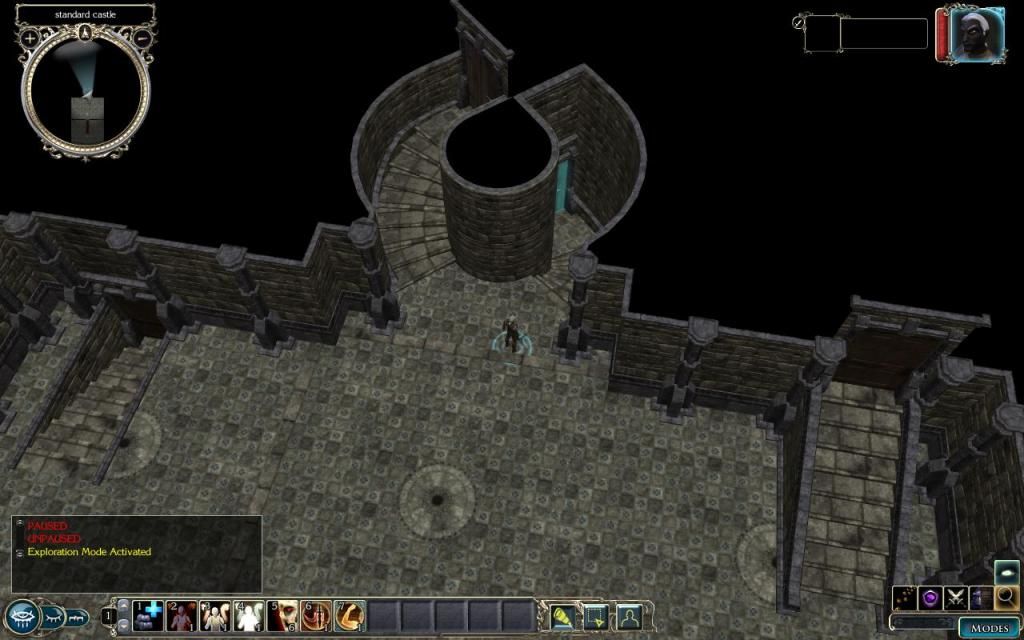Screen dimensions: 1024x640
Task: Open the character silhouette button
Action: [629, 616]
